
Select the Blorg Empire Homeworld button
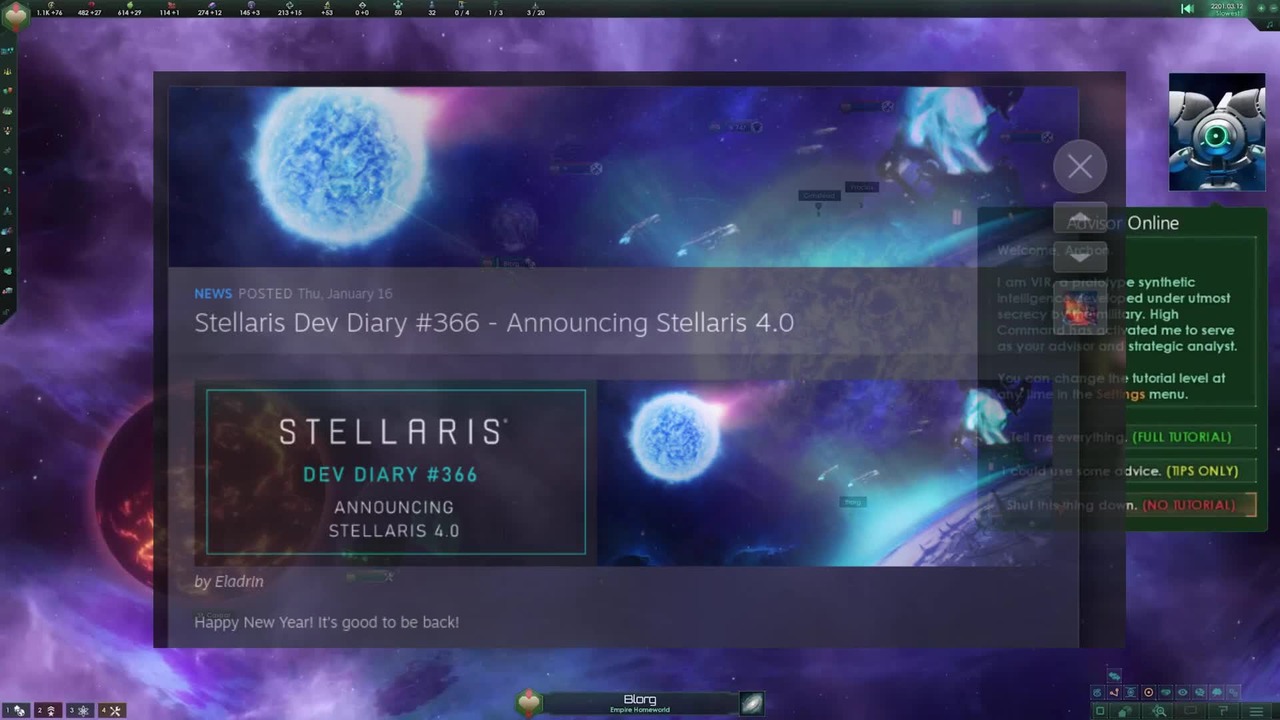click(x=640, y=704)
